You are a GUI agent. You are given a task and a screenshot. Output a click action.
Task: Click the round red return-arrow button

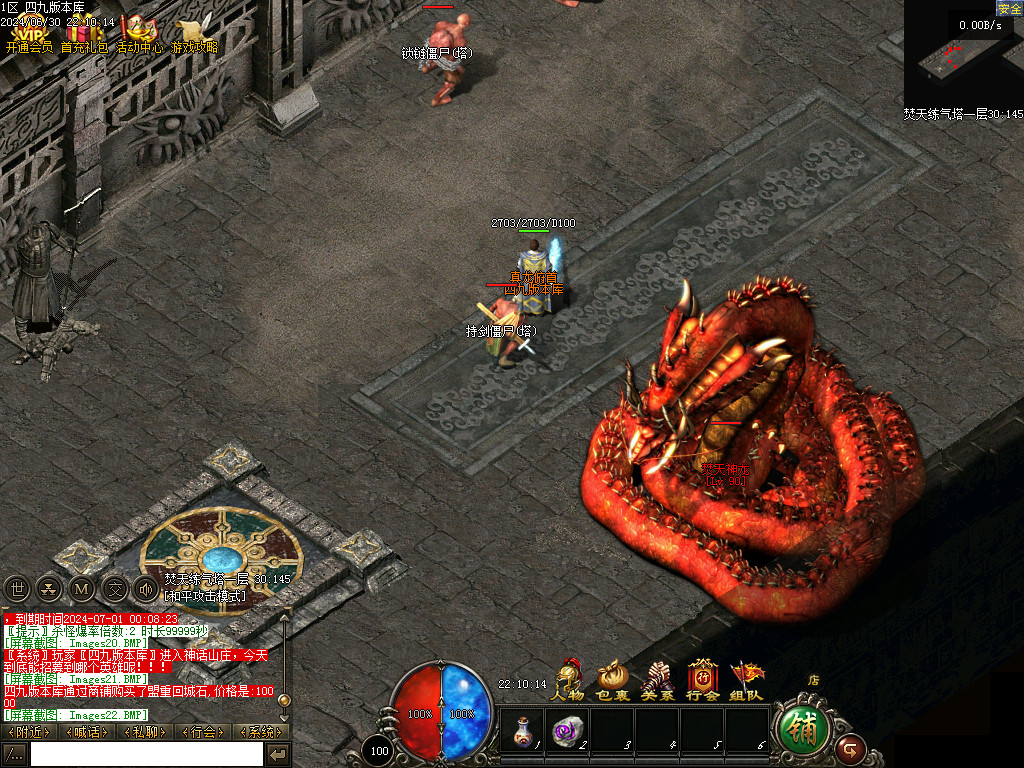[x=851, y=746]
